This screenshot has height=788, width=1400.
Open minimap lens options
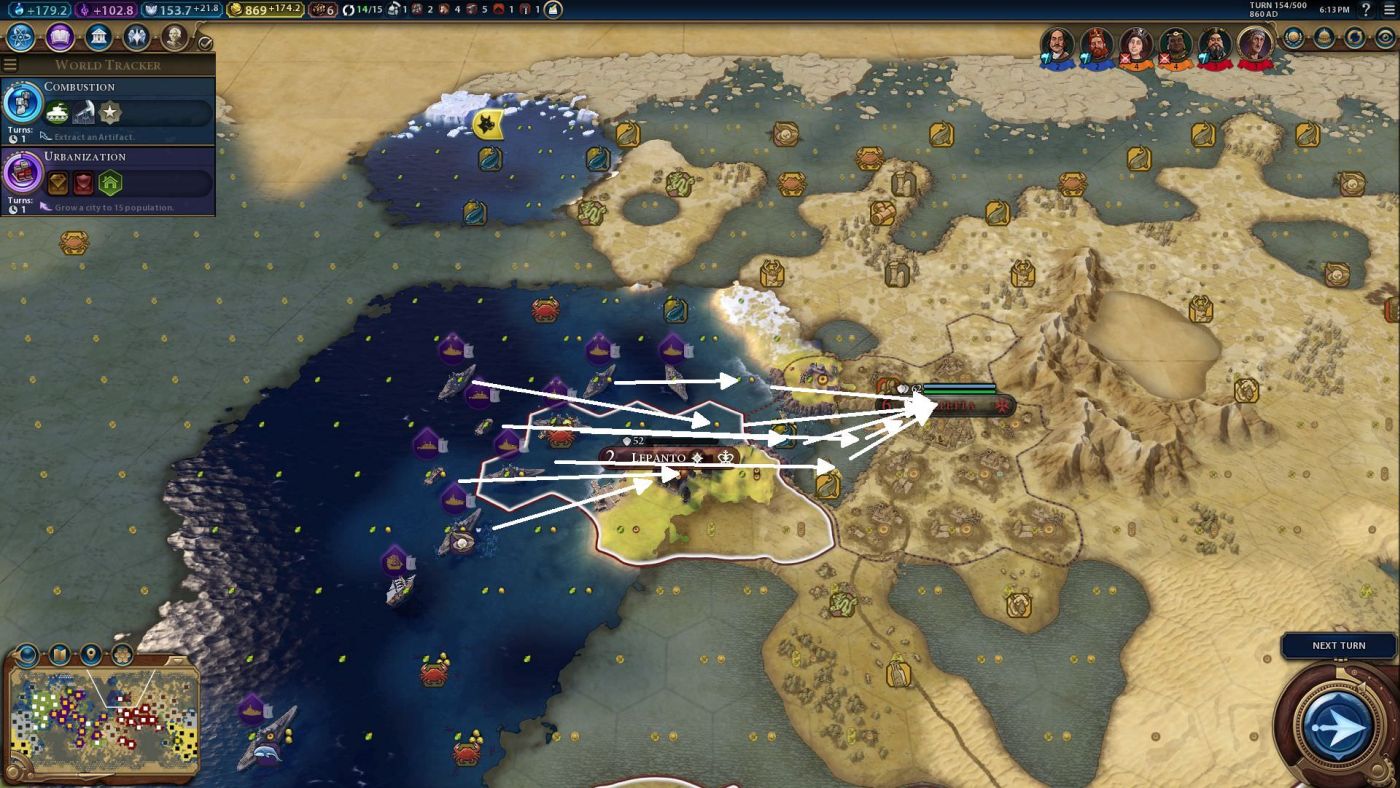pyautogui.click(x=59, y=655)
